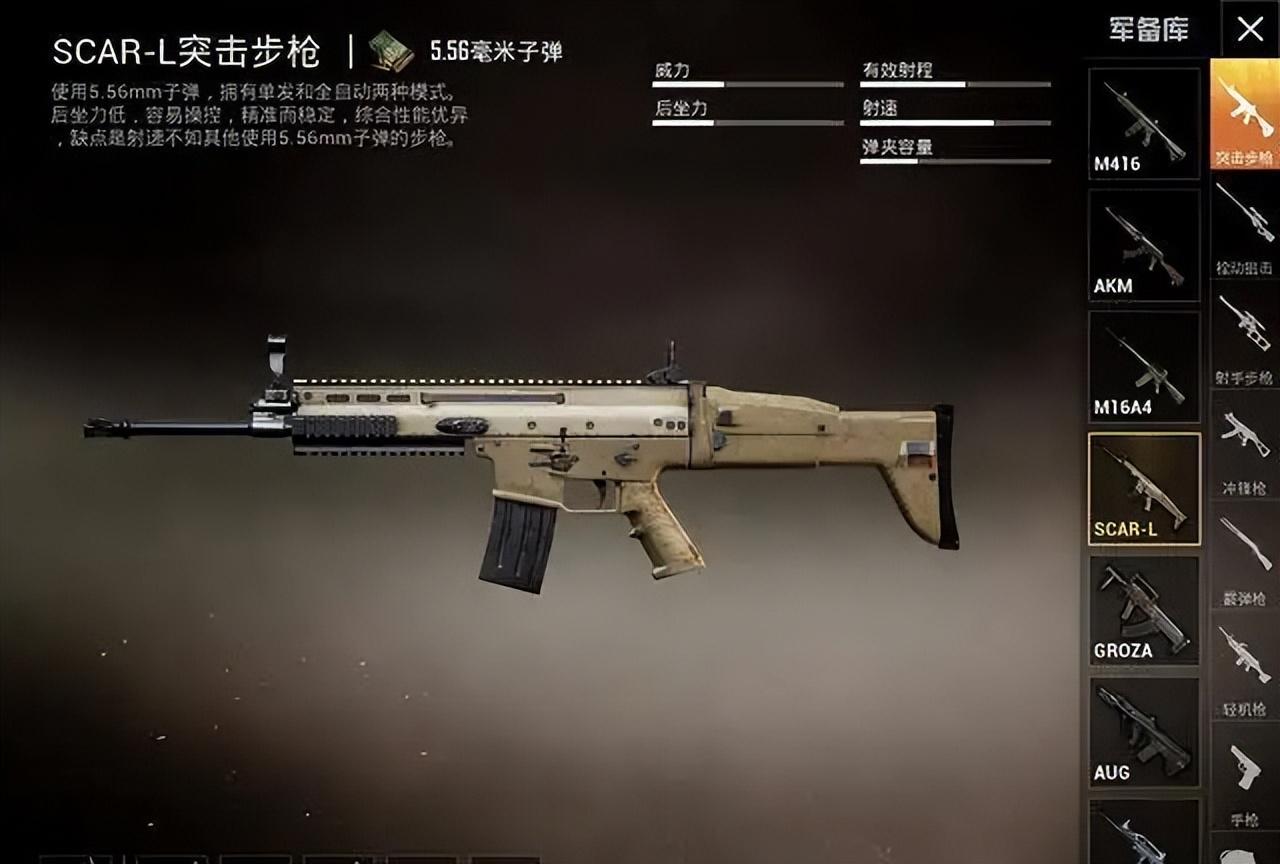The width and height of the screenshot is (1280, 864).
Task: Select the M16A4 weapon thumbnail
Action: click(1143, 365)
